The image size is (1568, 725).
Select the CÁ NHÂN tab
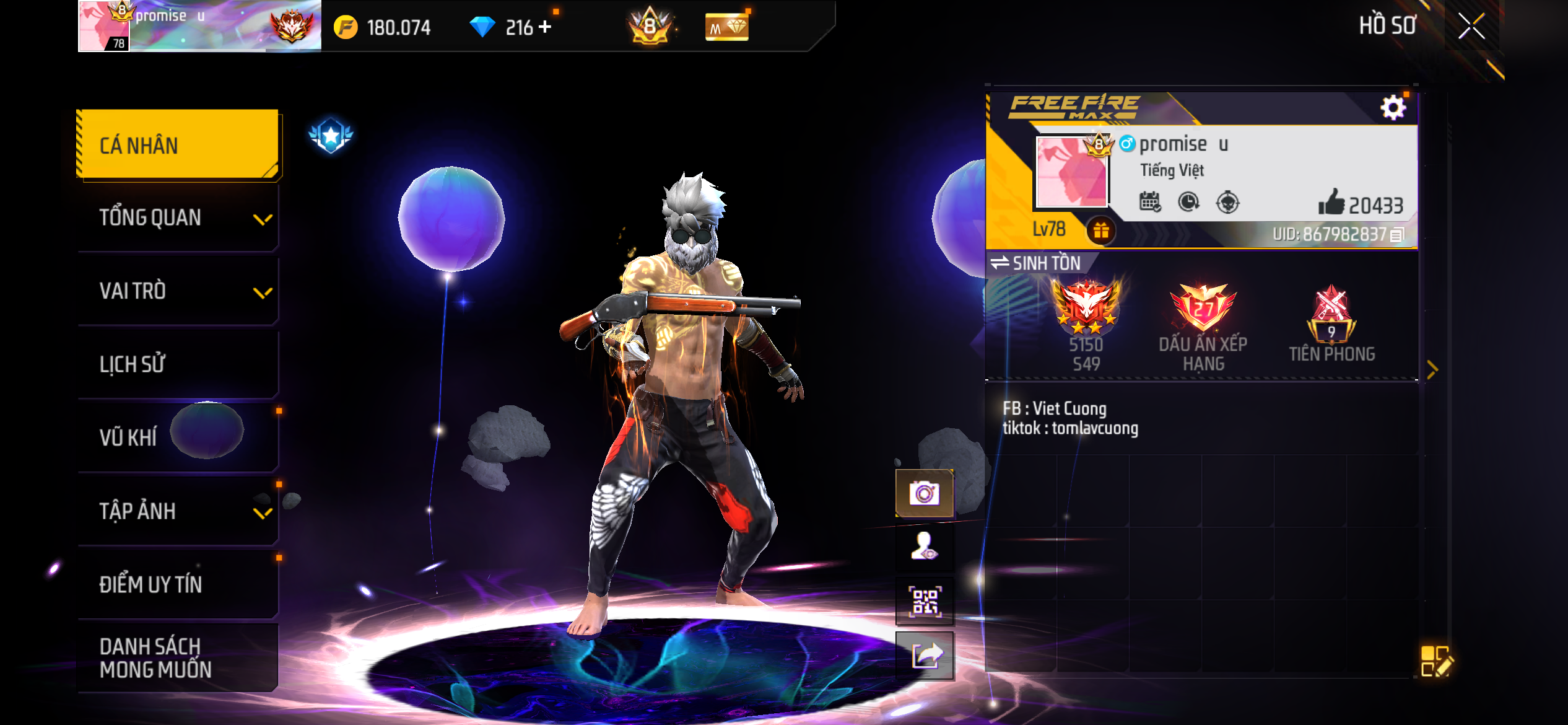tap(178, 145)
